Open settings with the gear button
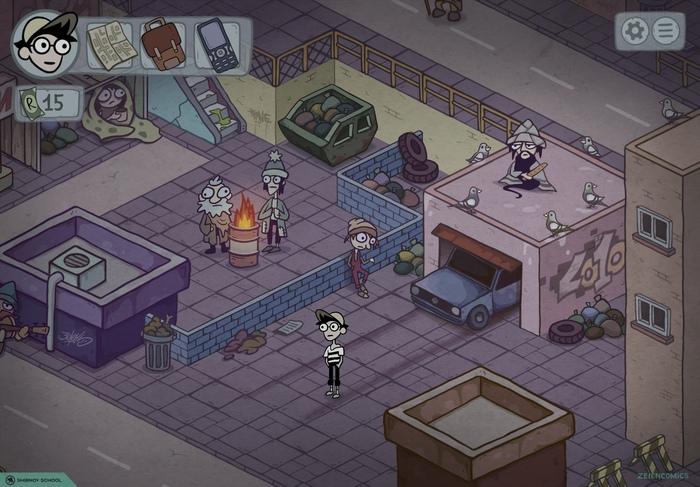This screenshot has width=700, height=487. coord(634,31)
